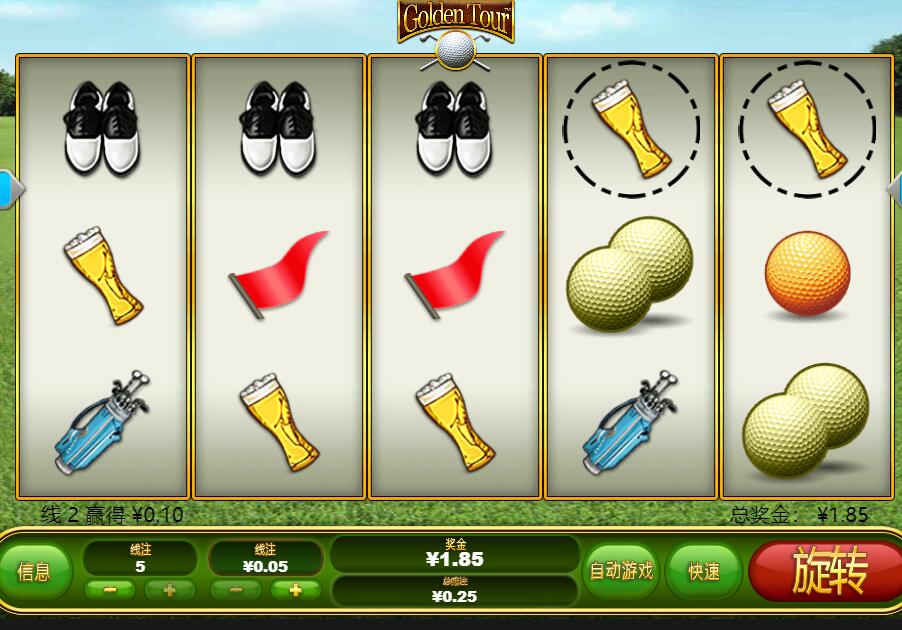Click the blue arrow on the right edge
902x630 pixels.
(894, 189)
